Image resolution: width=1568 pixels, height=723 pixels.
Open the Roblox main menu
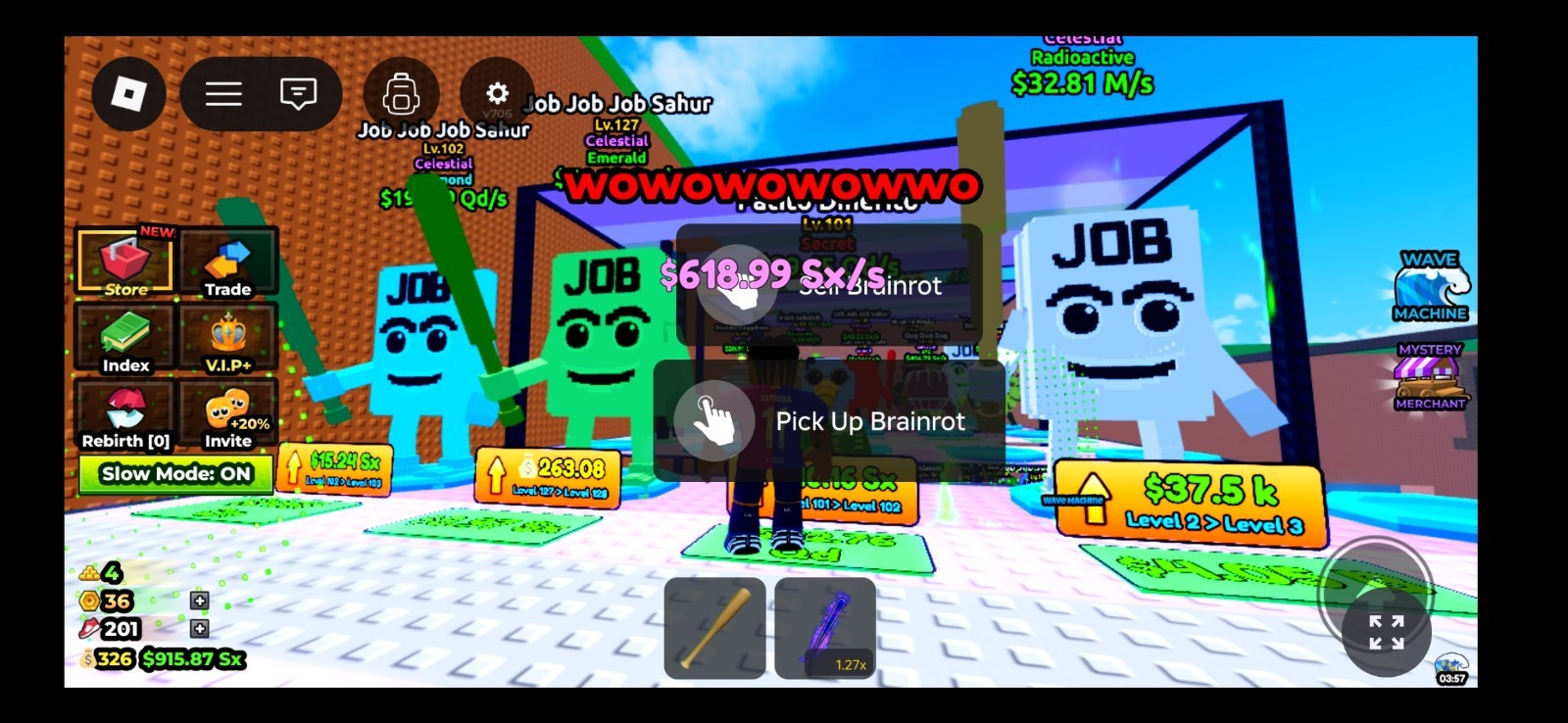(223, 93)
